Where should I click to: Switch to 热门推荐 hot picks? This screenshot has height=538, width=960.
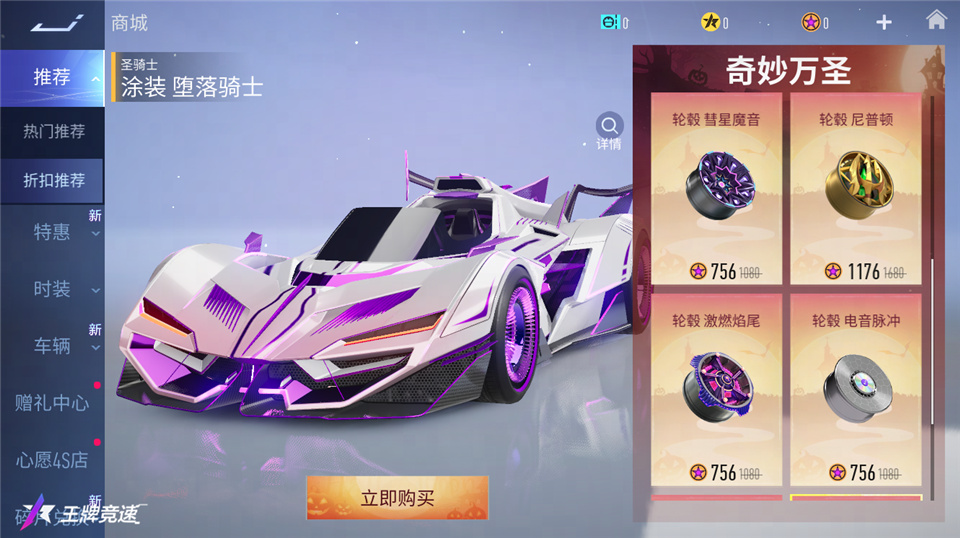click(54, 131)
